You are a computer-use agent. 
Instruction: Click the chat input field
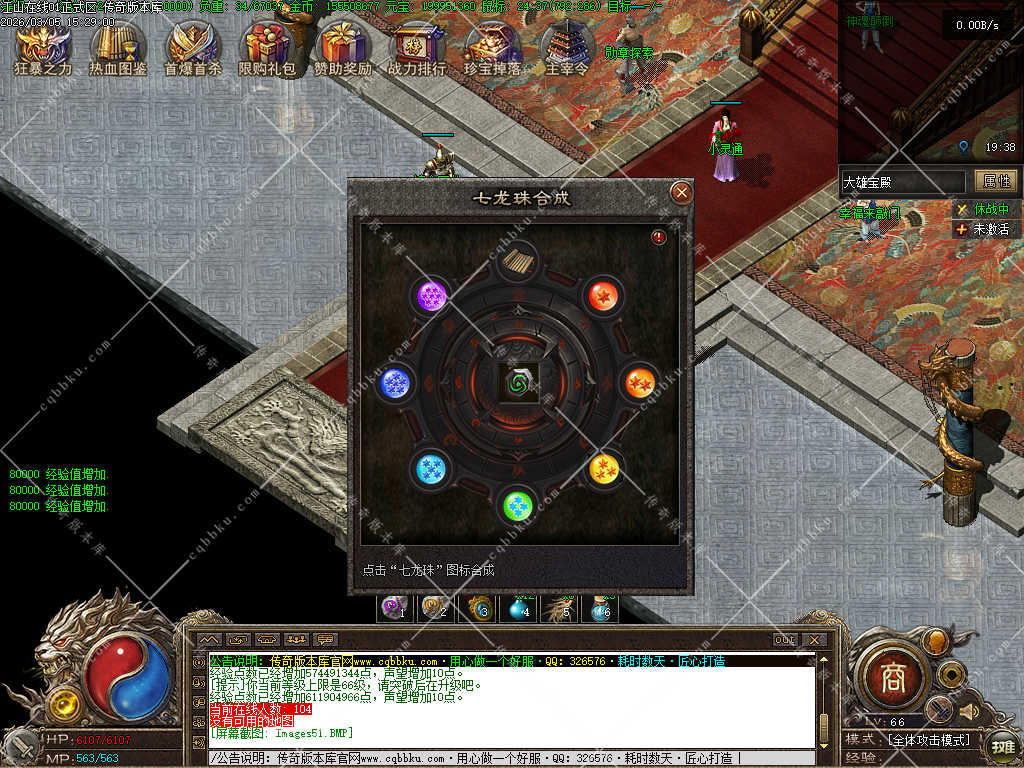pos(500,759)
